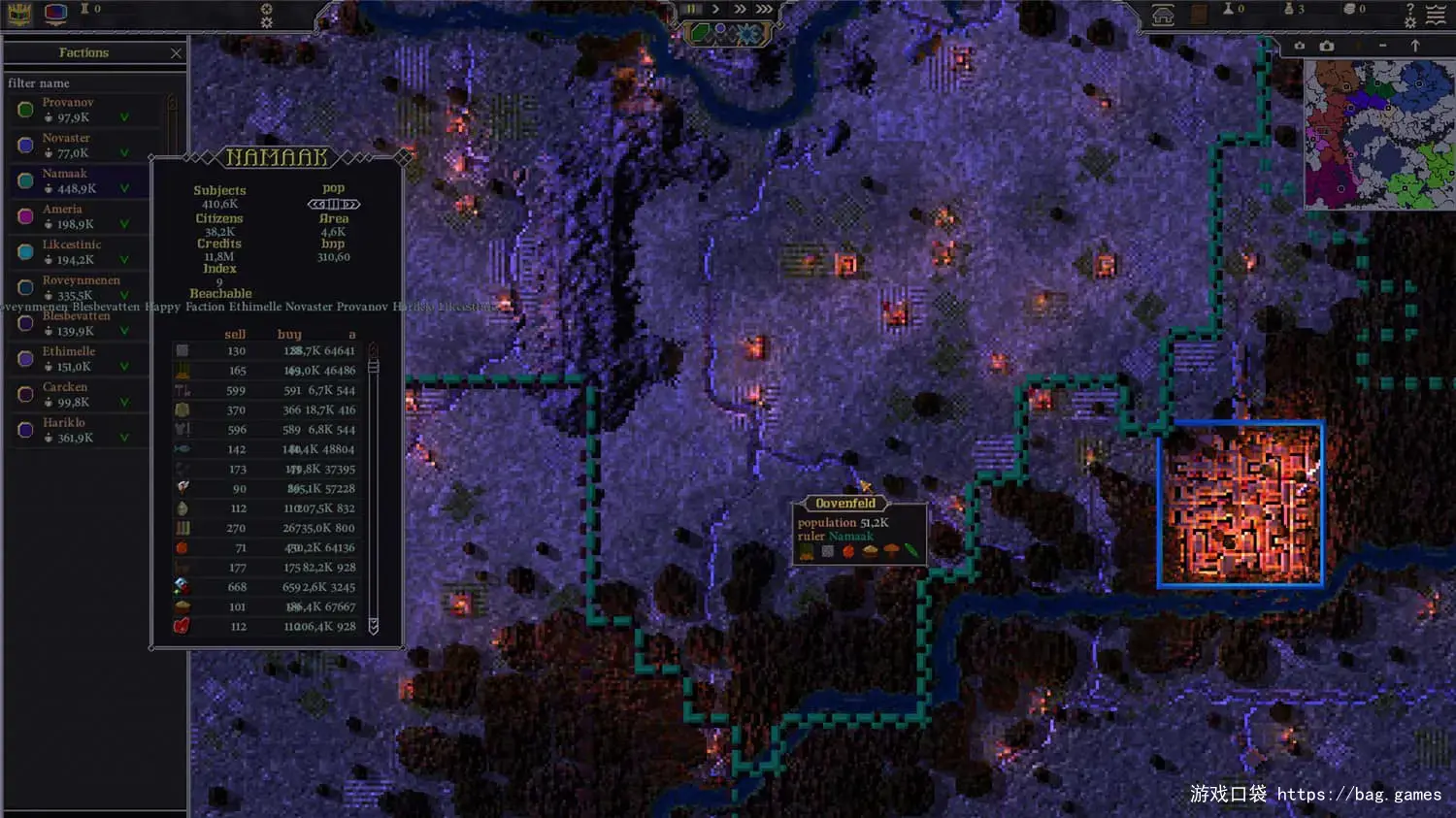The width and height of the screenshot is (1456, 818).
Task: Open the wavy-lines main menu icon
Action: click(x=1437, y=14)
